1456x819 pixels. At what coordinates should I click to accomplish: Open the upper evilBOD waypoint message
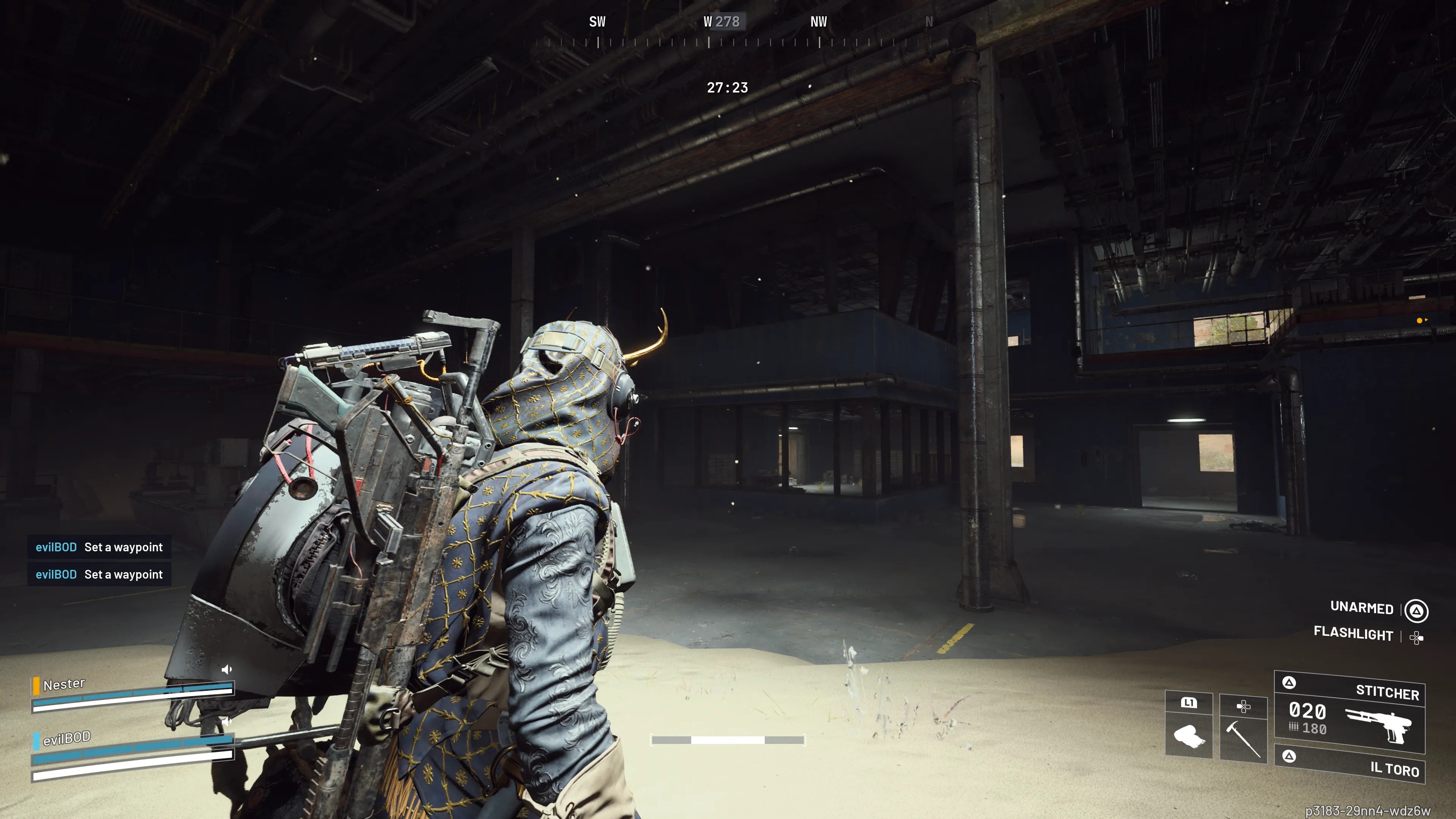click(x=99, y=547)
